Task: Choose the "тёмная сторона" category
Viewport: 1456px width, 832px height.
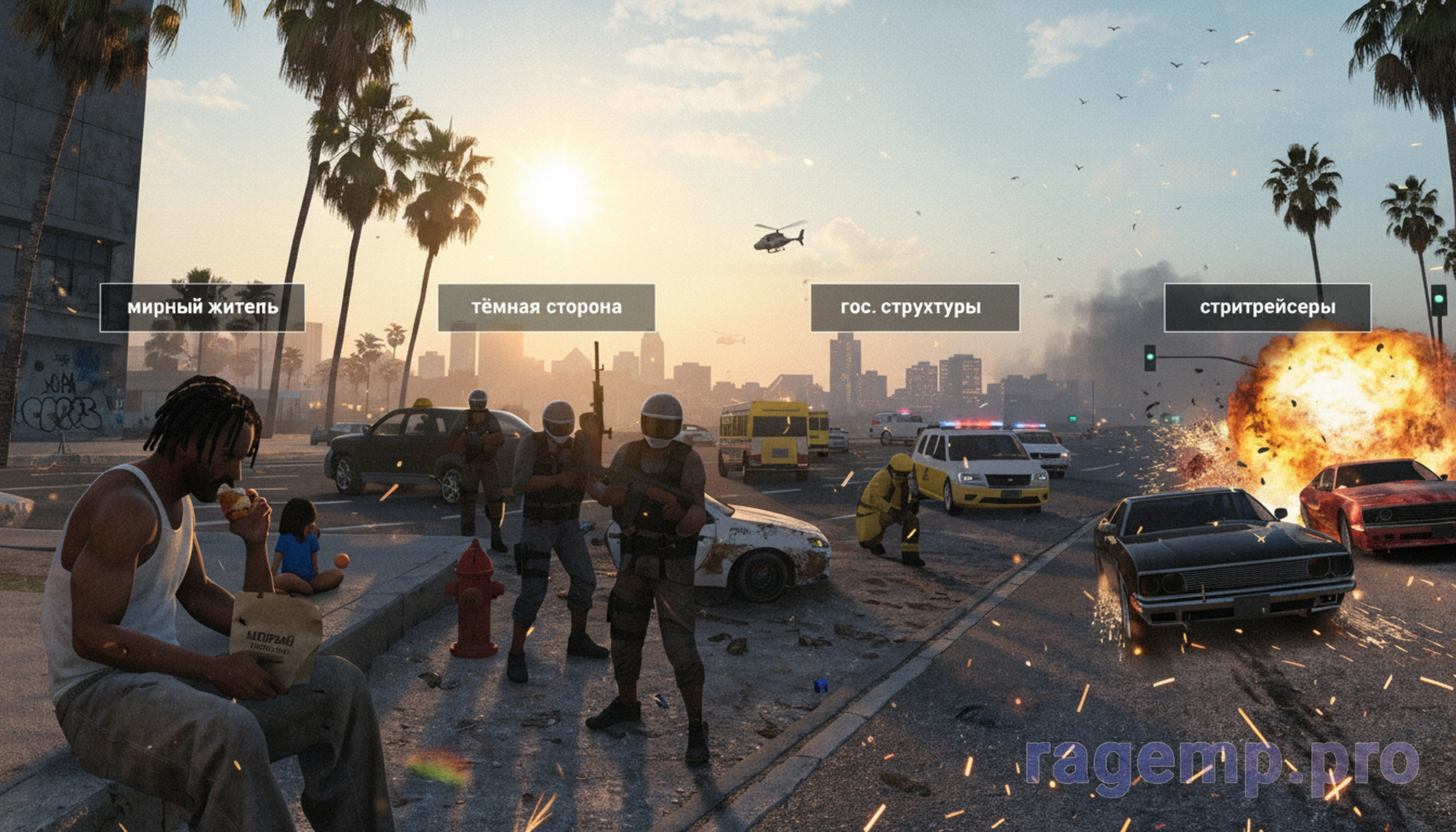Action: 546,307
